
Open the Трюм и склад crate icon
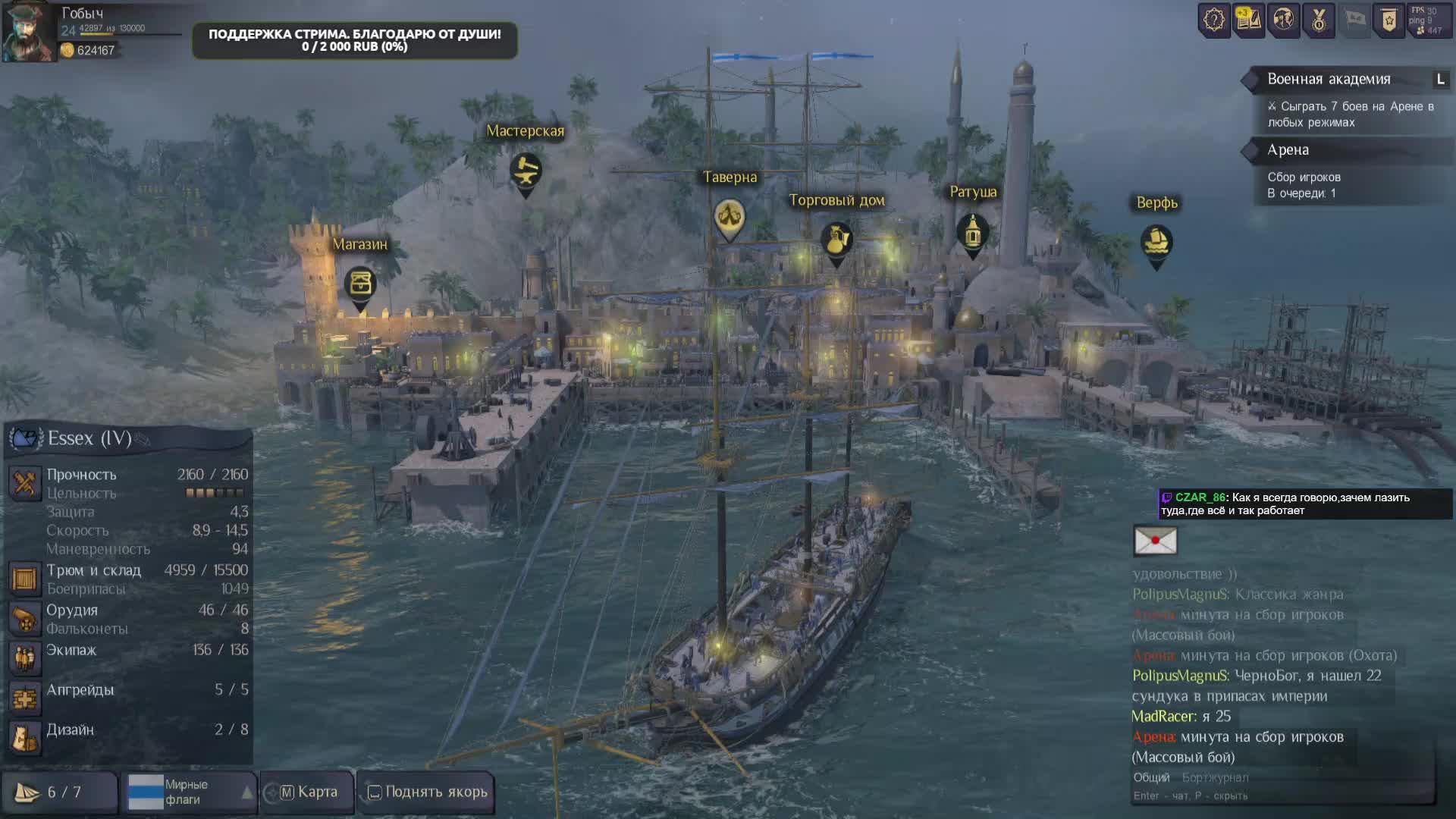click(24, 579)
